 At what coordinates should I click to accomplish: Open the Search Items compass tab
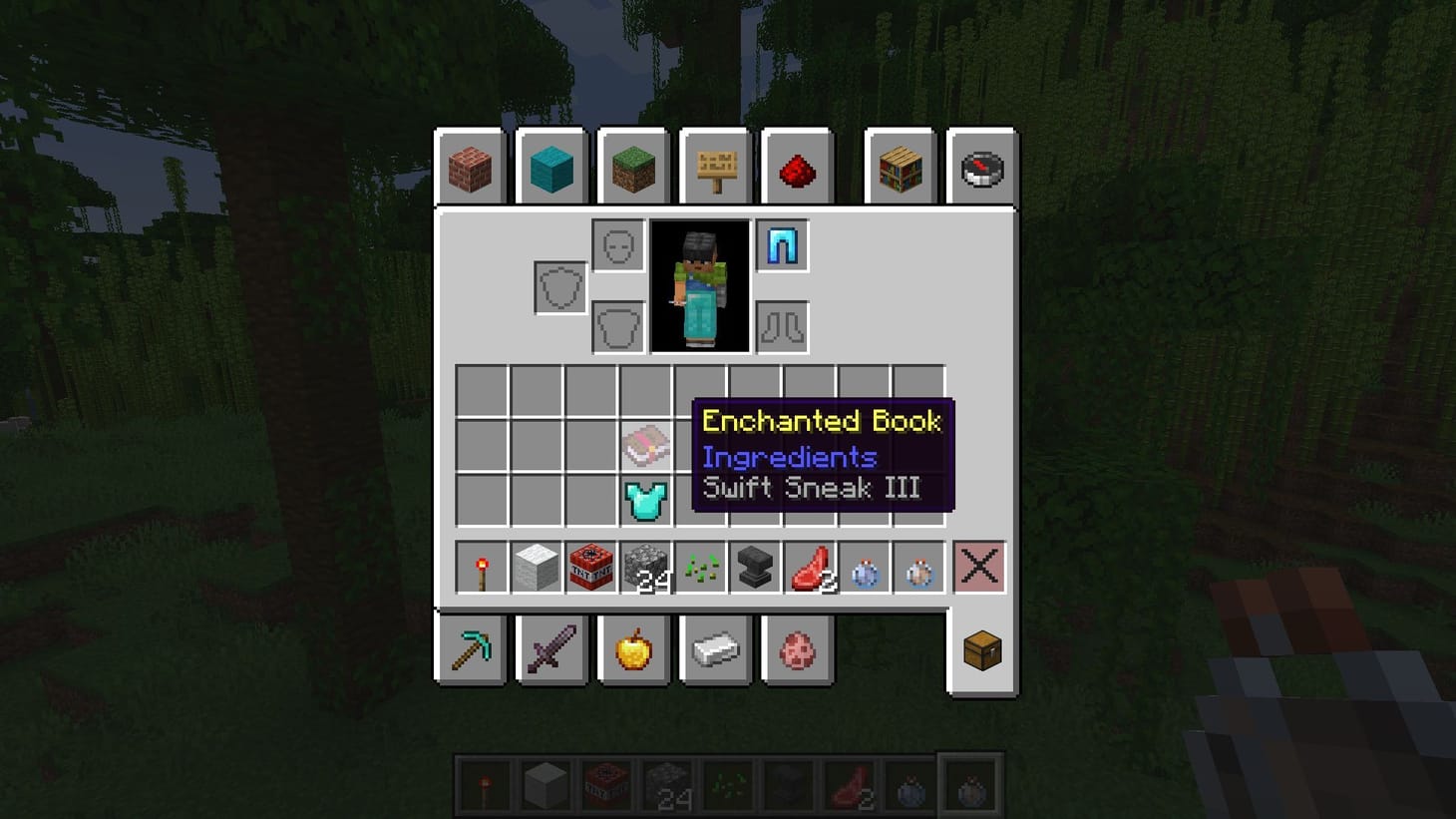click(x=982, y=168)
